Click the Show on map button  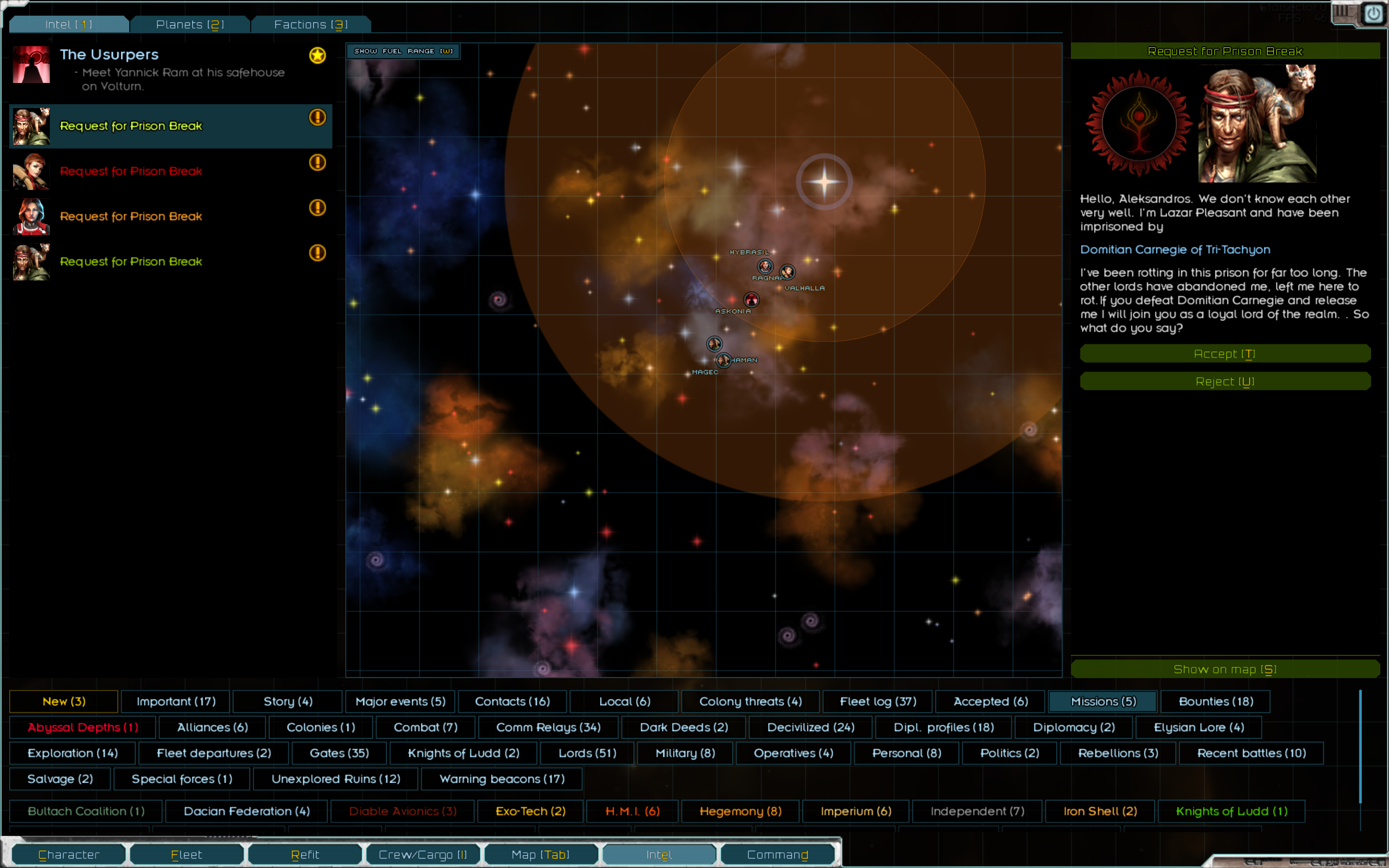coord(1225,669)
